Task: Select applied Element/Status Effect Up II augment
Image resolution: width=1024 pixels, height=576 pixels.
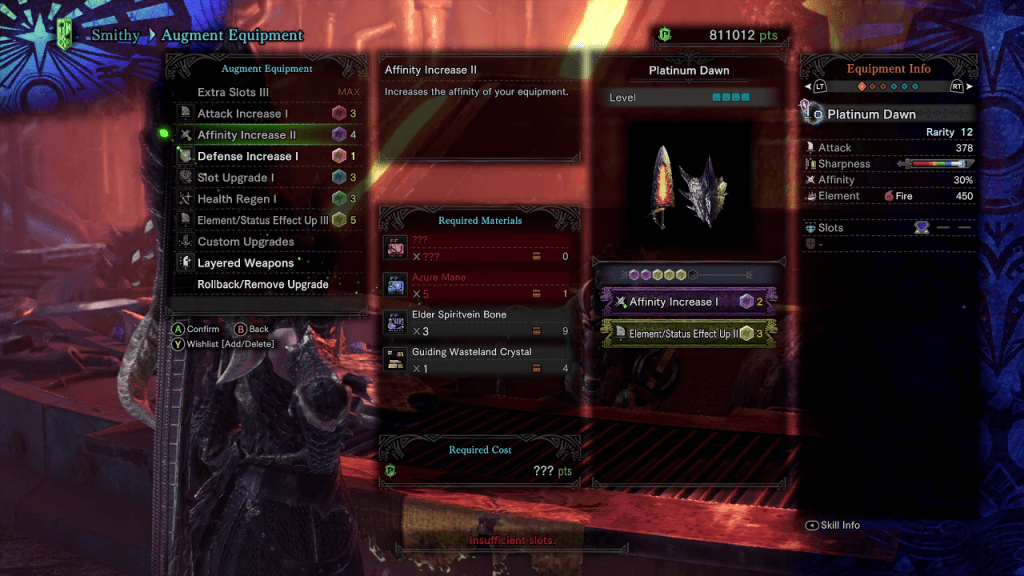Action: [687, 334]
